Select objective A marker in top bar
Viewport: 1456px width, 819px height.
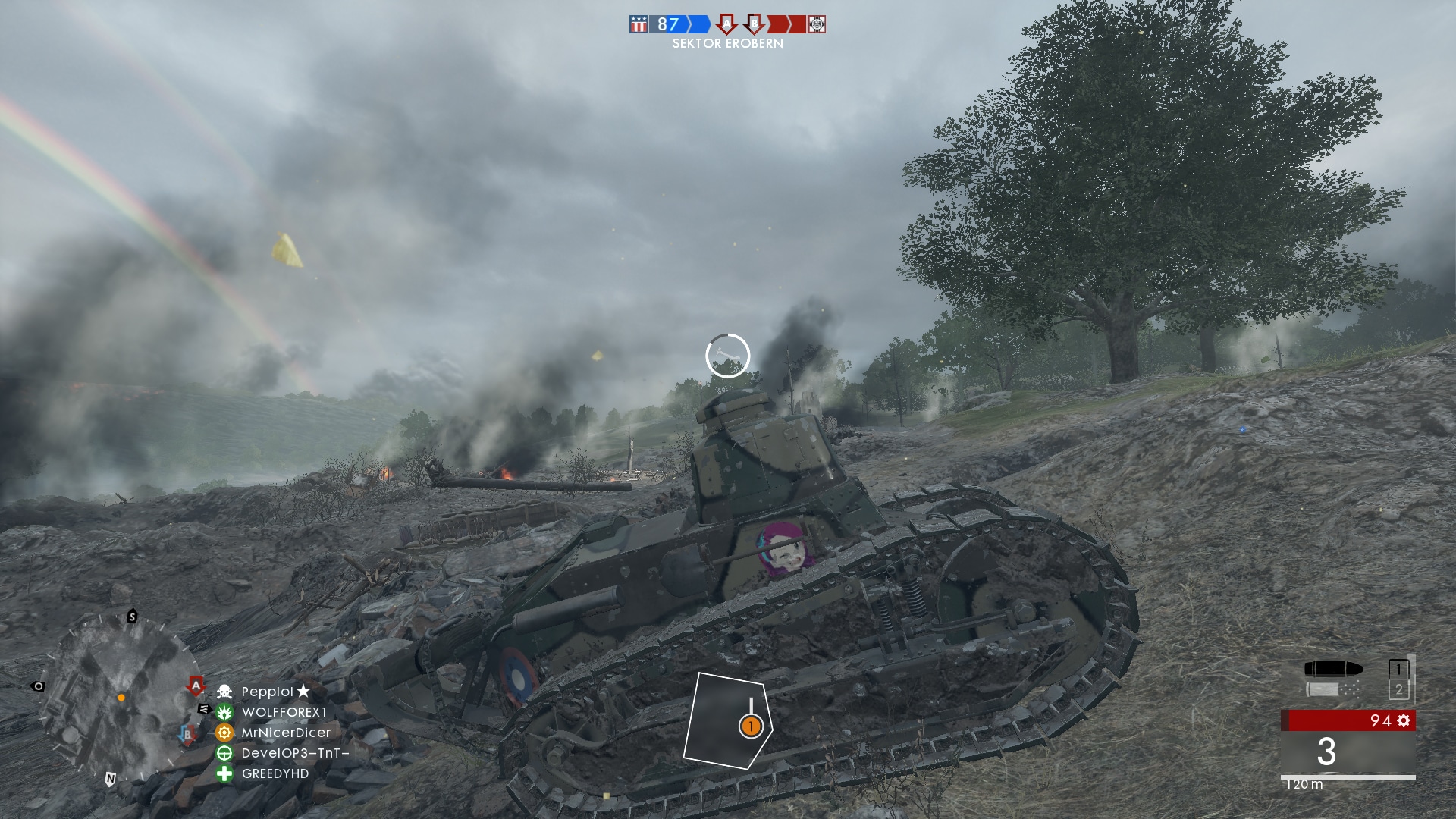click(726, 24)
